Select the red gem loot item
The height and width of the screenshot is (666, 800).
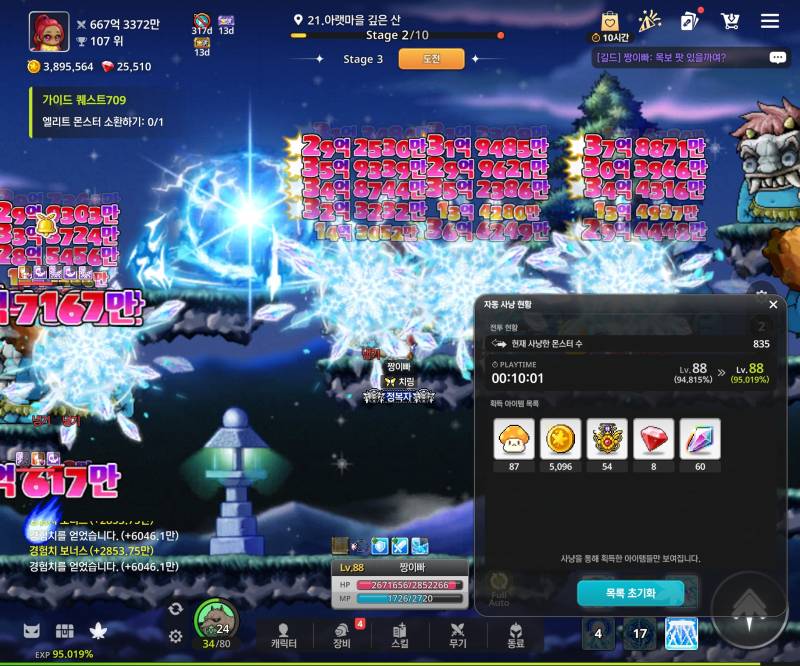pos(653,439)
